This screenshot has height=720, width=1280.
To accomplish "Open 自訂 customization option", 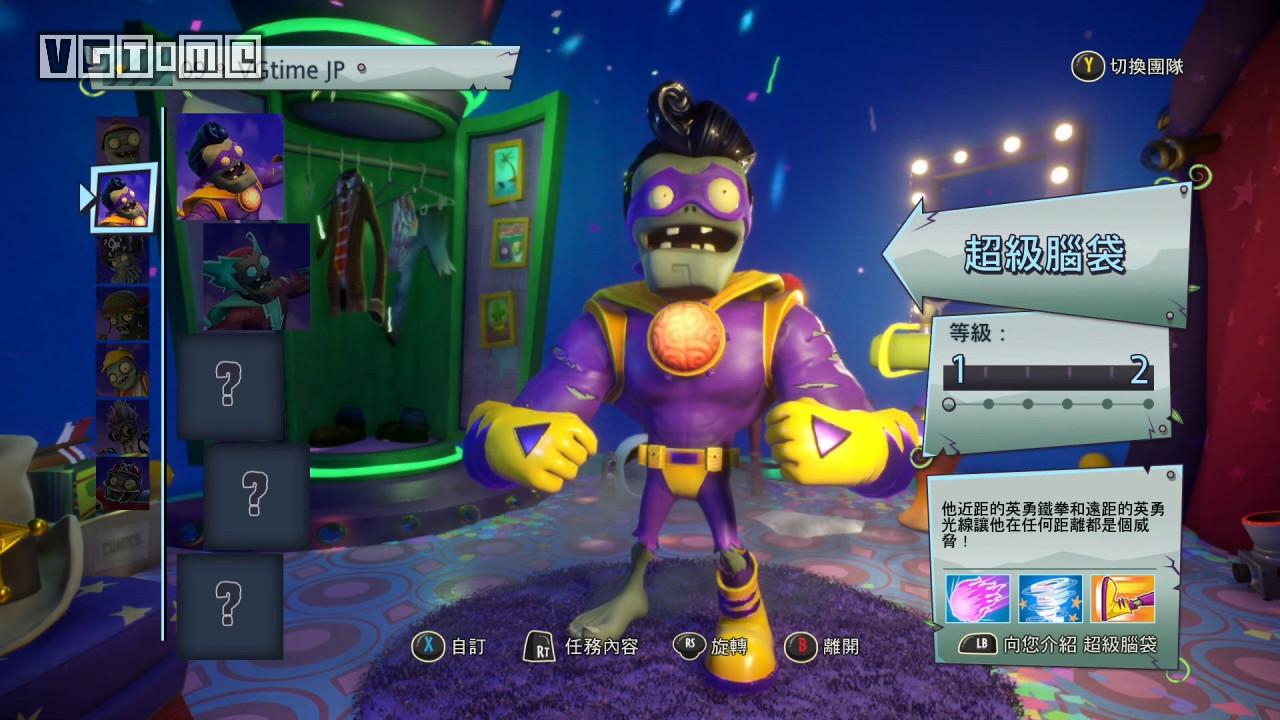I will [449, 646].
